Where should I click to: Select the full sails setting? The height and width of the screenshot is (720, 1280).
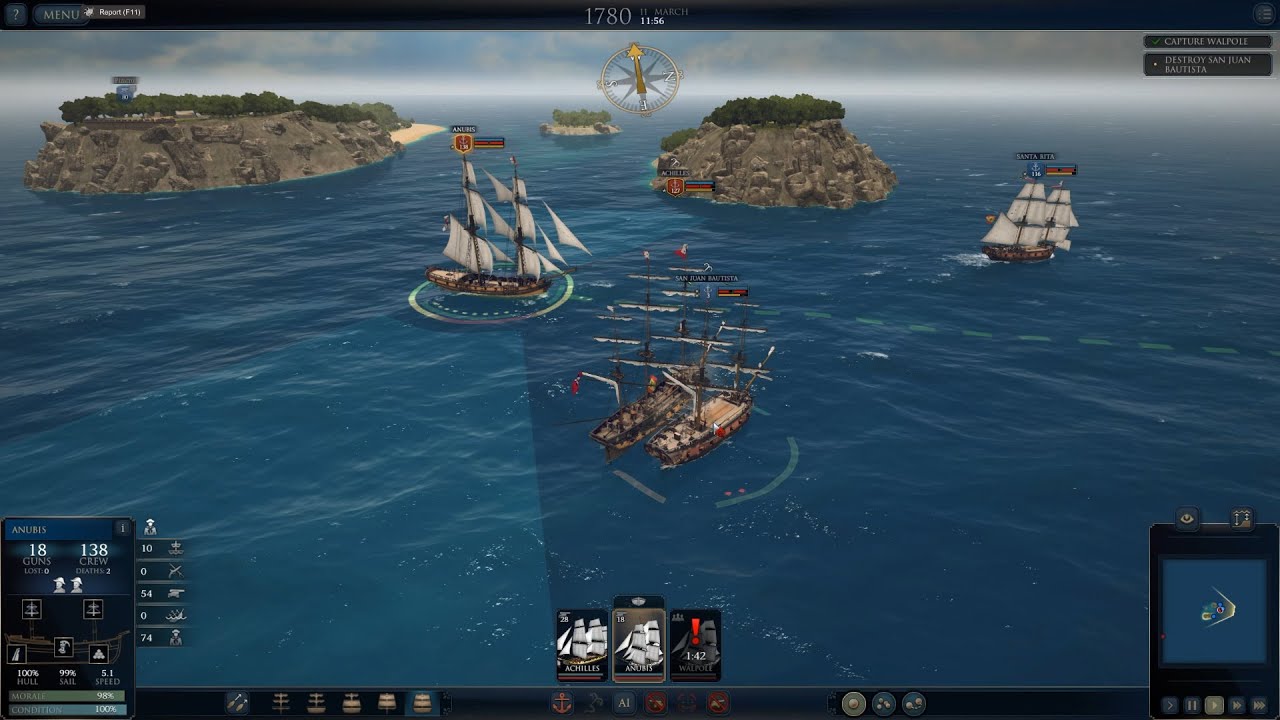(x=422, y=703)
